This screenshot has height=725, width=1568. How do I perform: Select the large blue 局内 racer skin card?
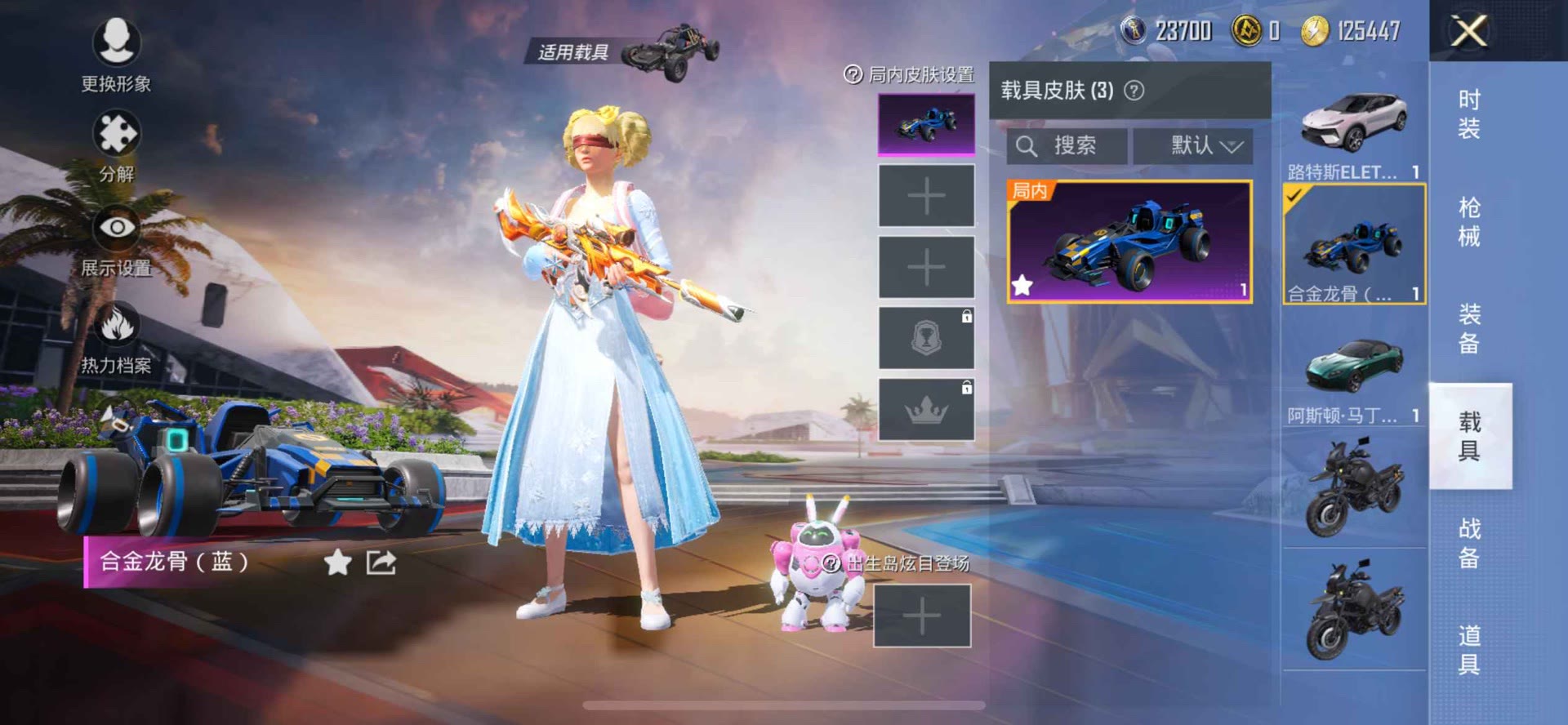click(1129, 242)
